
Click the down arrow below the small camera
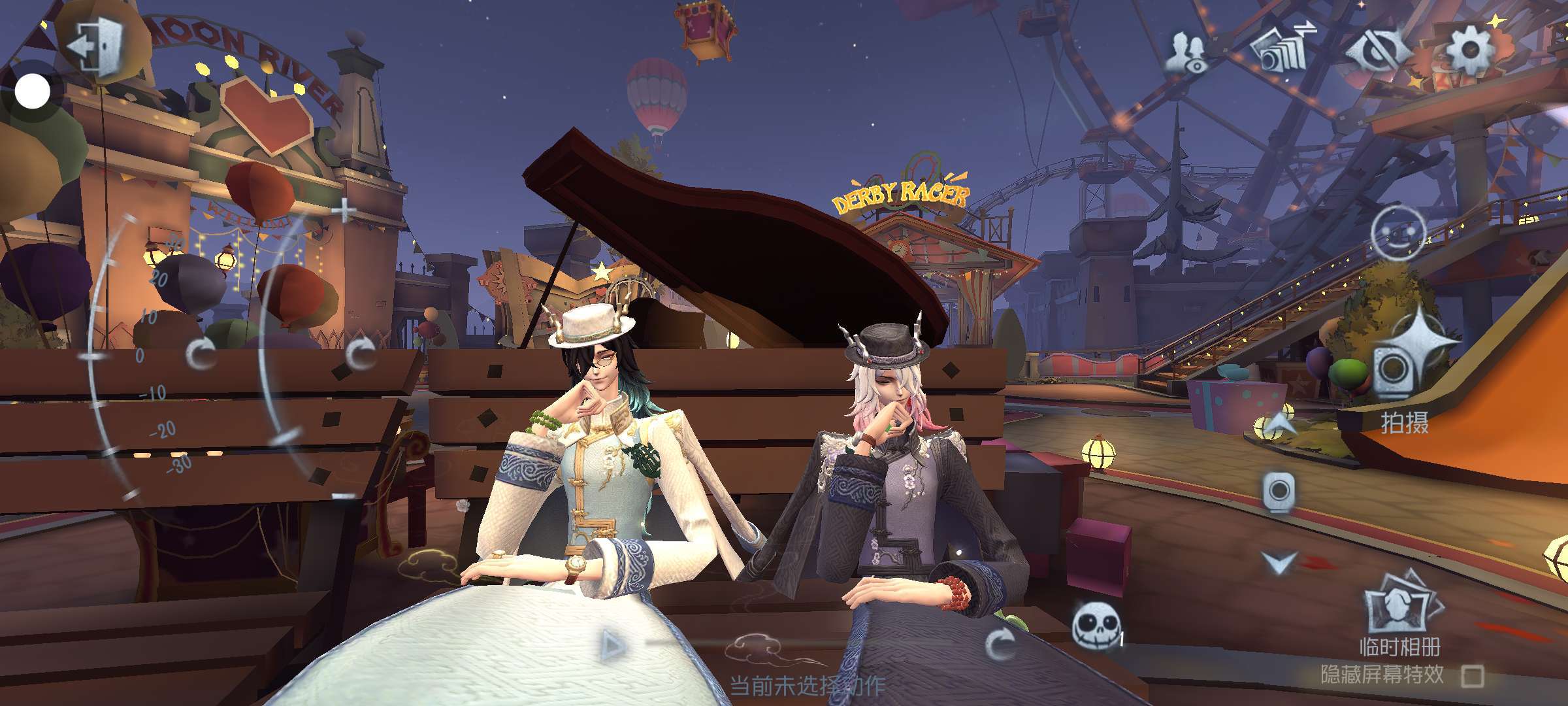click(1279, 562)
